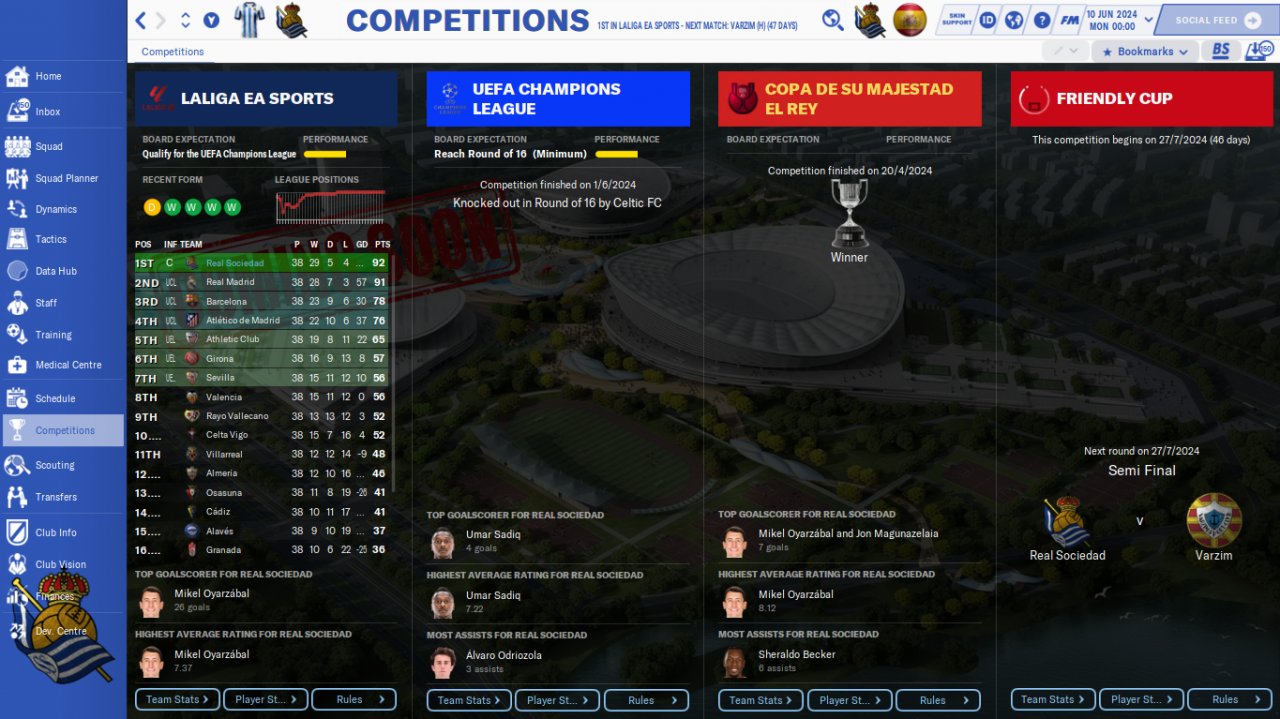
Task: Select Real Madrid in the league table
Action: (230, 282)
